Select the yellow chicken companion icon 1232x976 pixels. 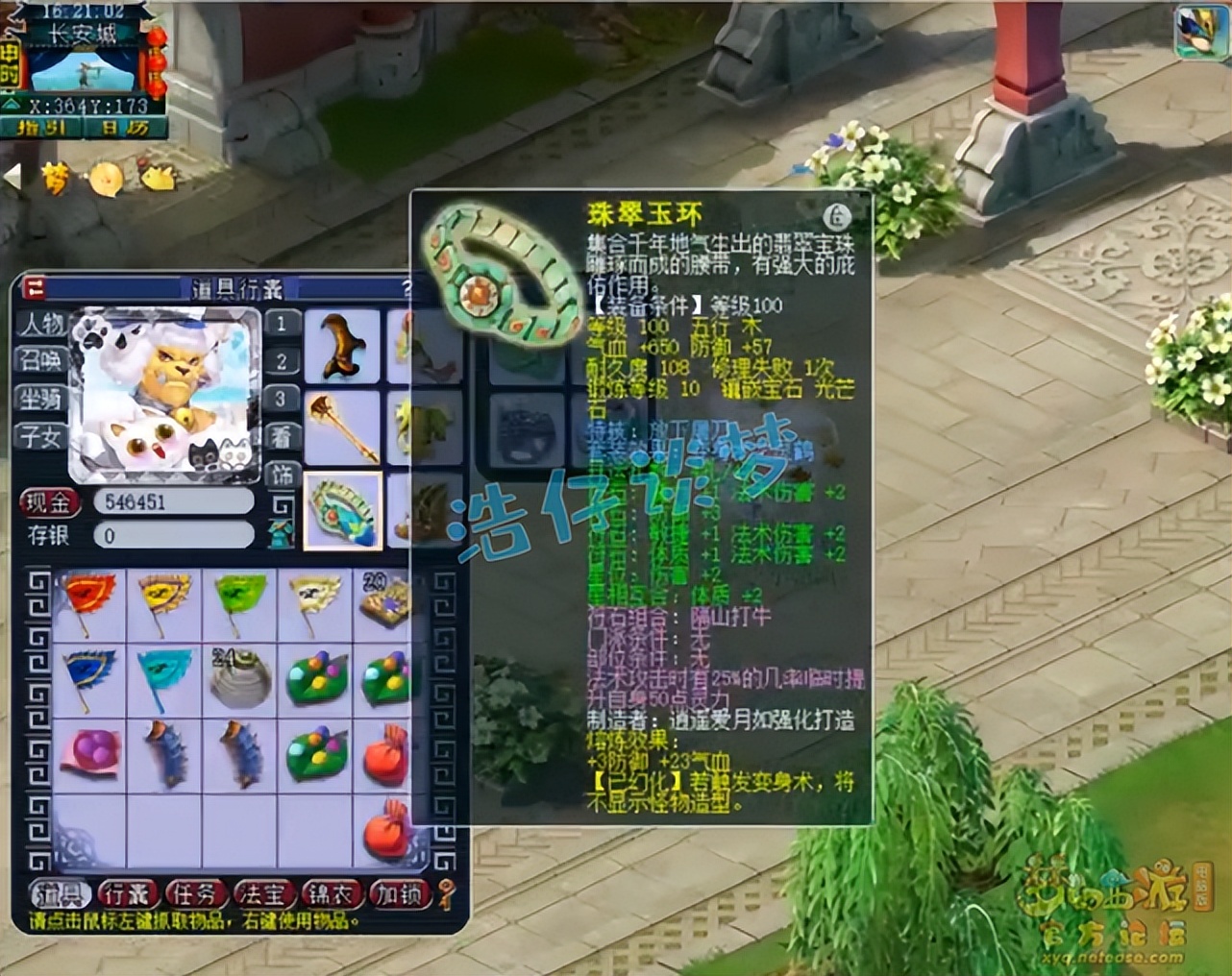(x=104, y=180)
